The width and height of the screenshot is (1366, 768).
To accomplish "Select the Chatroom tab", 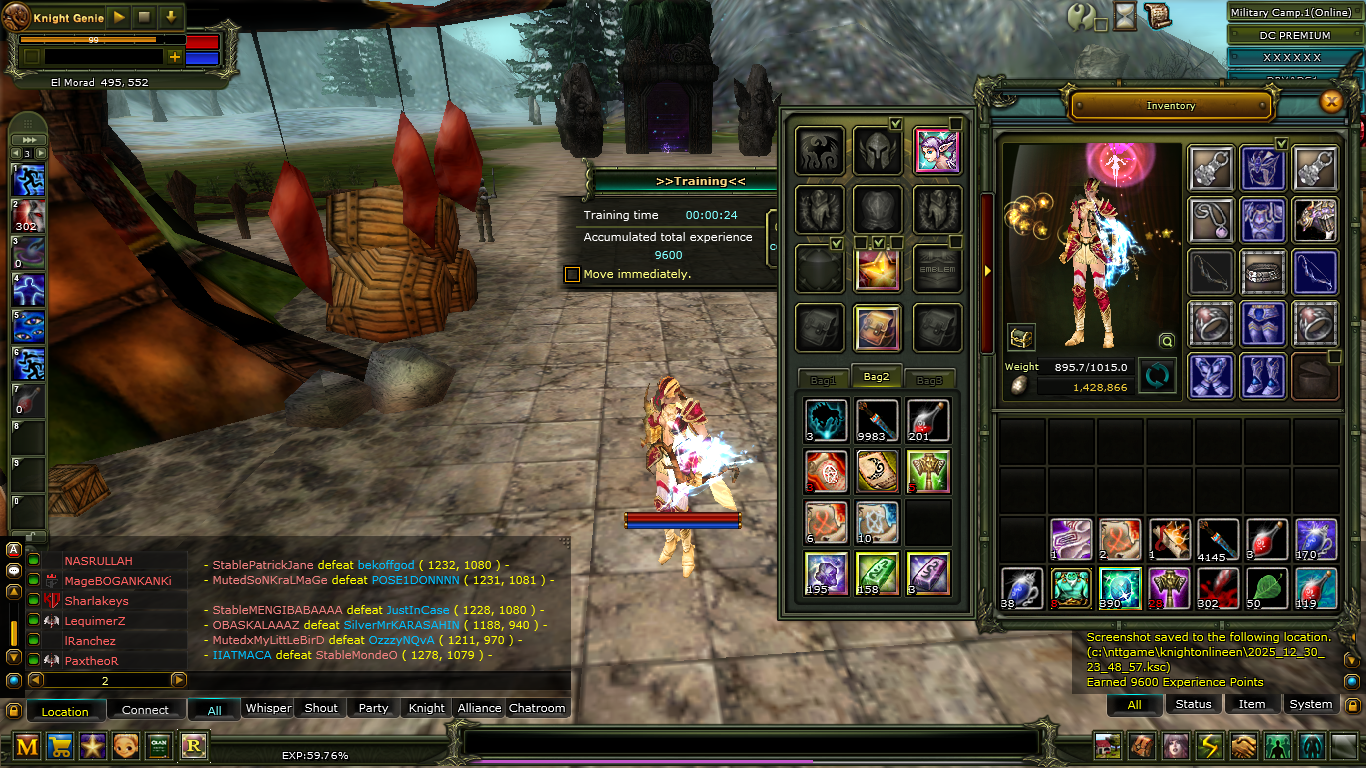I will (537, 708).
